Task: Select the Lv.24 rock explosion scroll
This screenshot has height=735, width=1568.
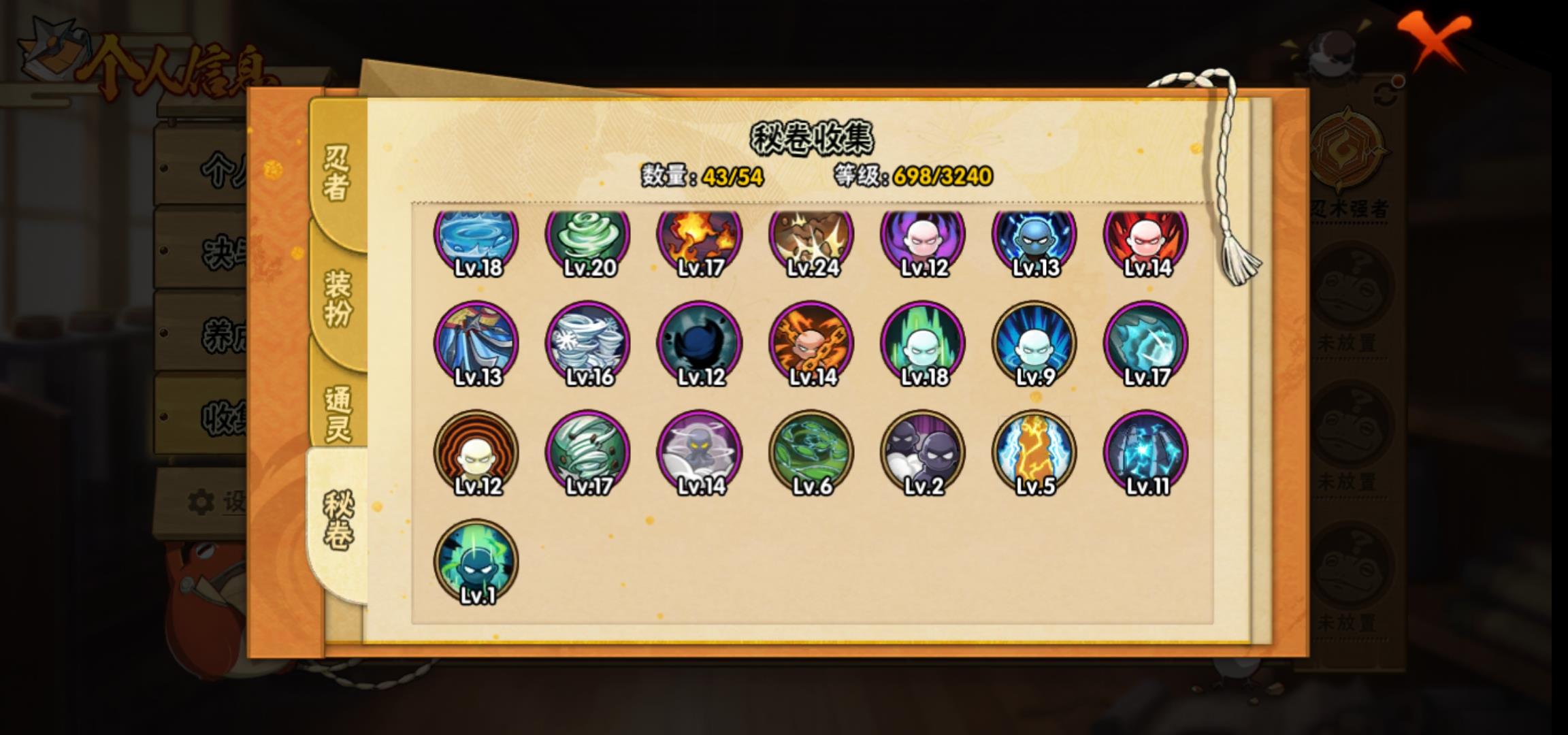Action: (811, 238)
